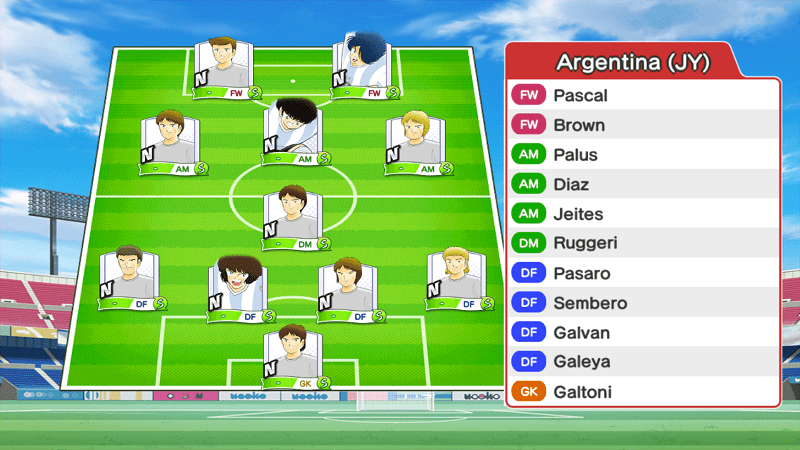Select the AM card in striped jersey
The width and height of the screenshot is (800, 450).
pyautogui.click(x=293, y=131)
